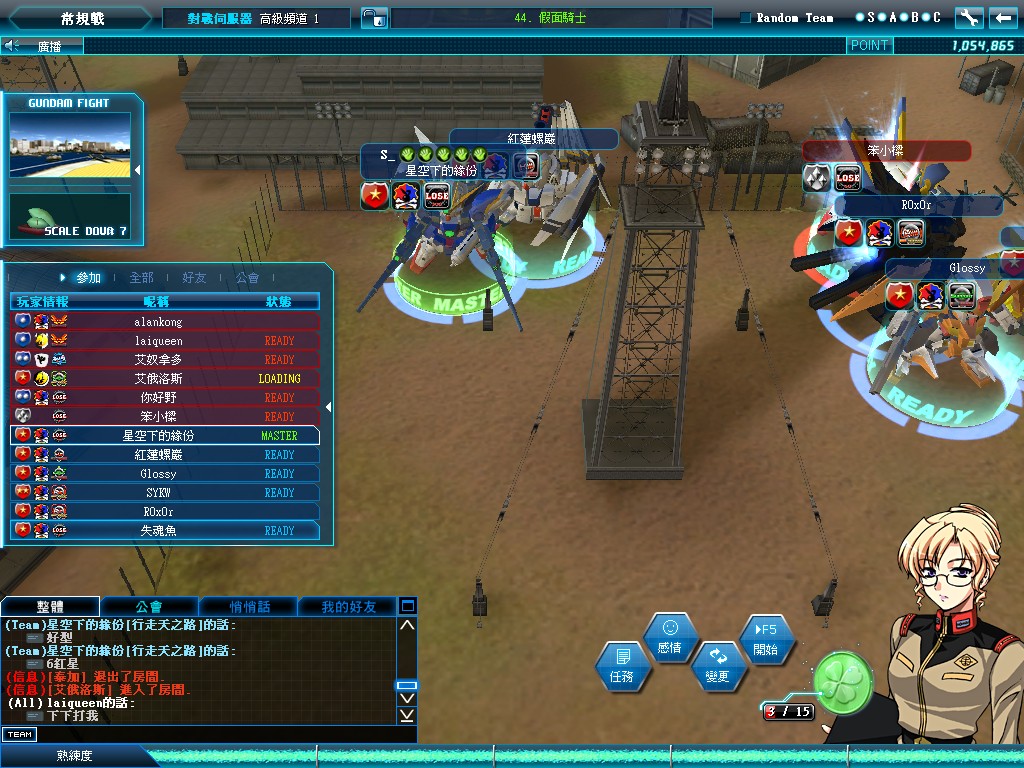Switch to the 全部 player list tab
The height and width of the screenshot is (768, 1024).
point(141,278)
